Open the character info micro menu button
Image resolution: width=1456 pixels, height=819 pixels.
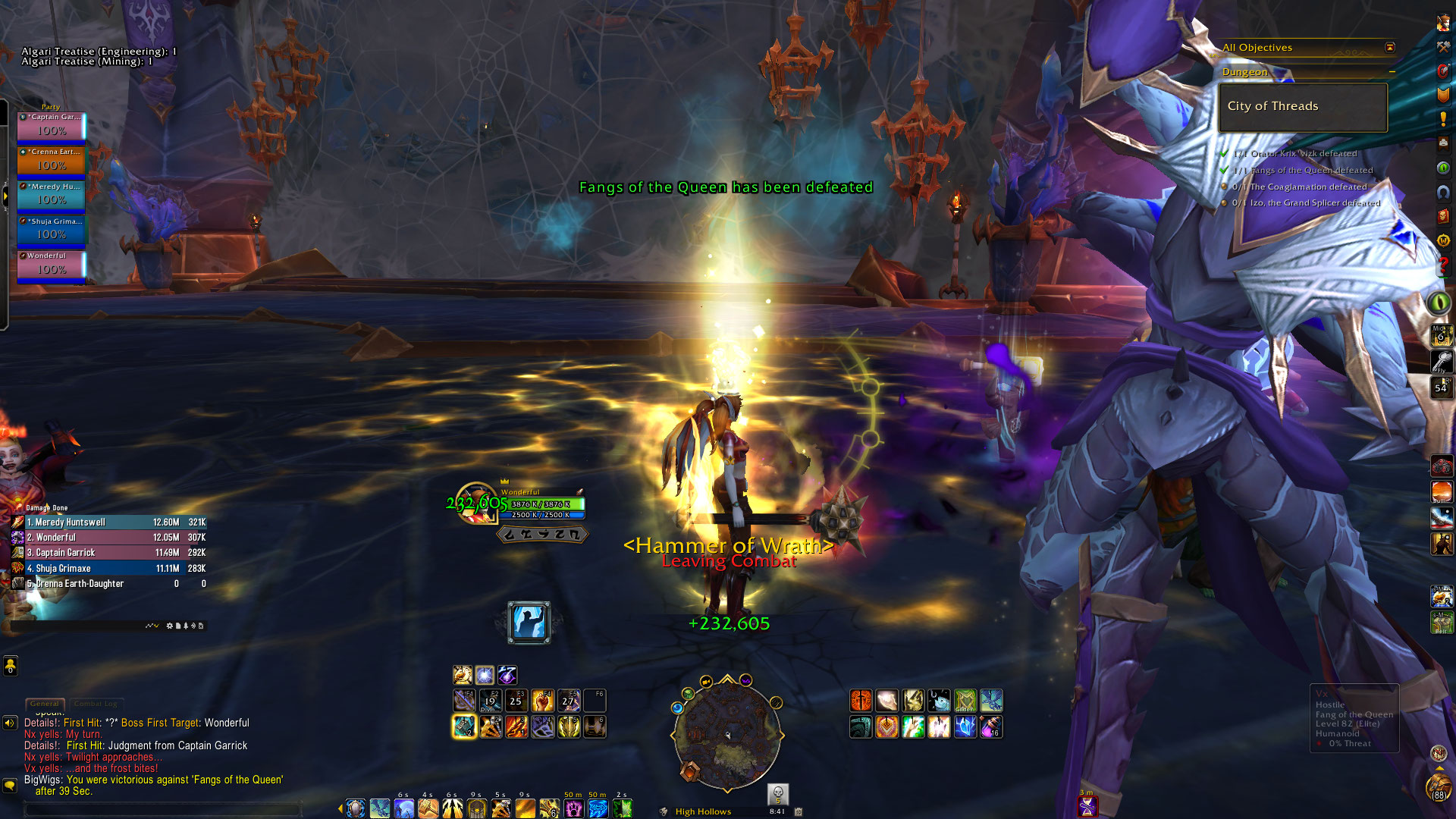[1443, 23]
